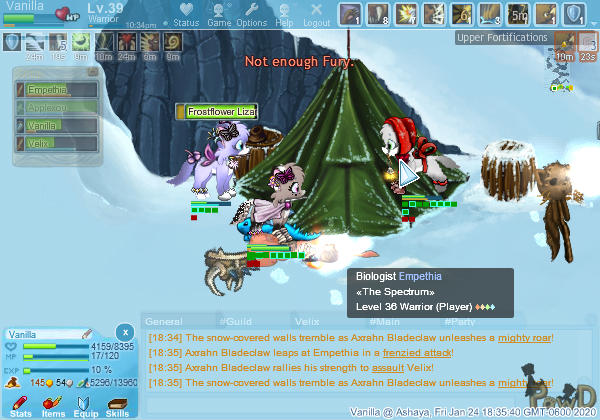Viewport: 600px width, 420px height.
Task: Switch to the #Party chat tab
Action: tap(459, 321)
